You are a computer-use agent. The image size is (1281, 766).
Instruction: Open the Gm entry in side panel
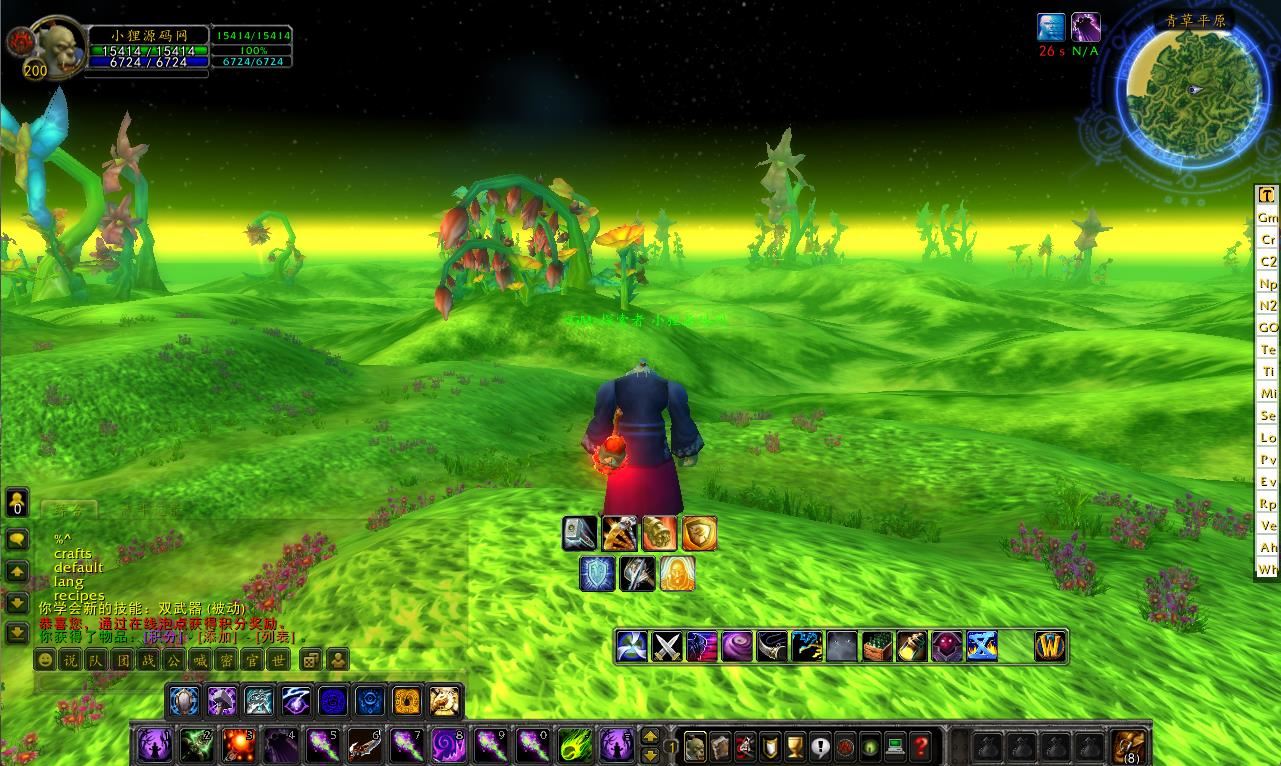click(x=1268, y=217)
